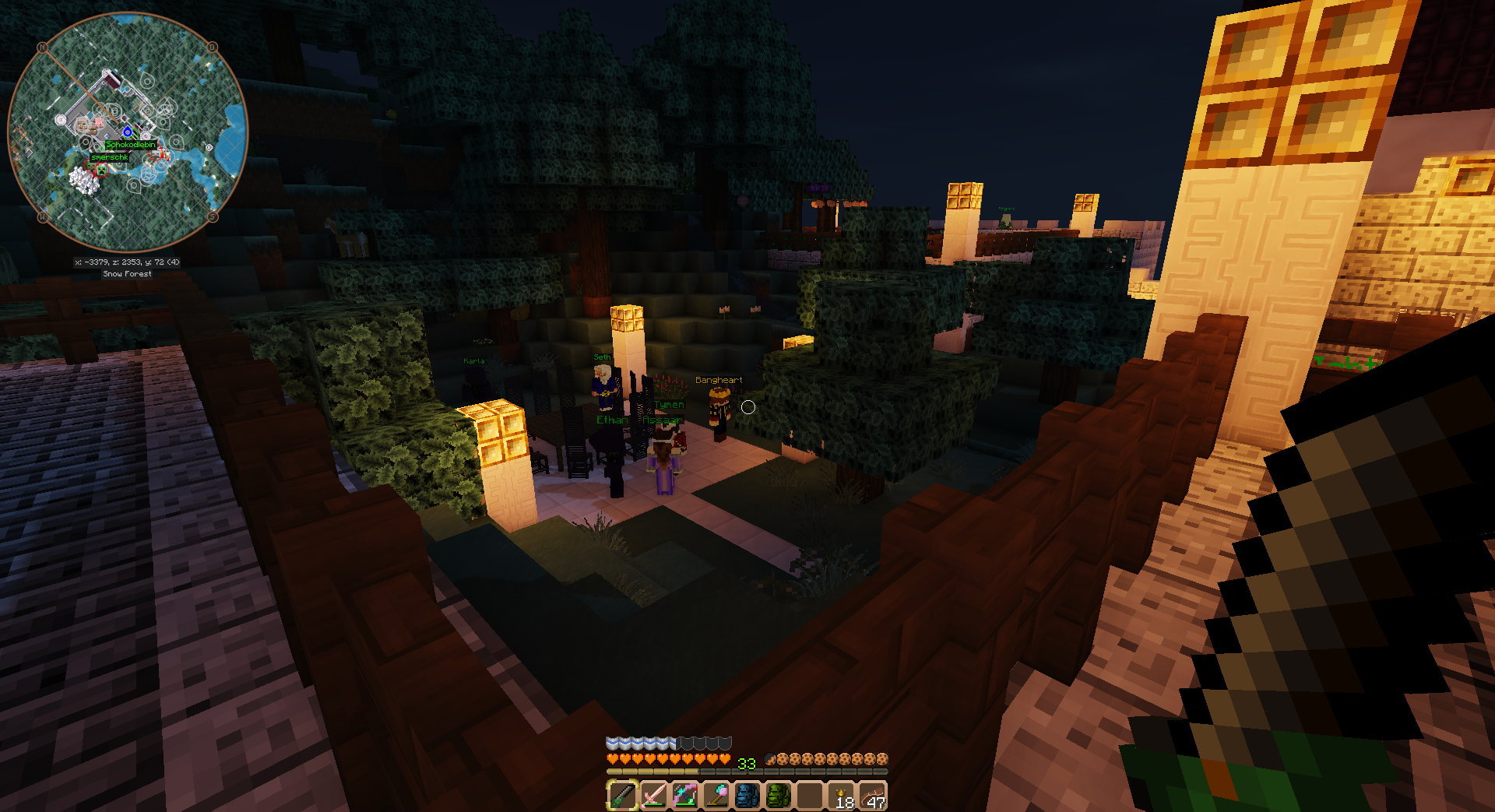Click the S compass marker on minimap
This screenshot has width=1495, height=812.
[213, 217]
